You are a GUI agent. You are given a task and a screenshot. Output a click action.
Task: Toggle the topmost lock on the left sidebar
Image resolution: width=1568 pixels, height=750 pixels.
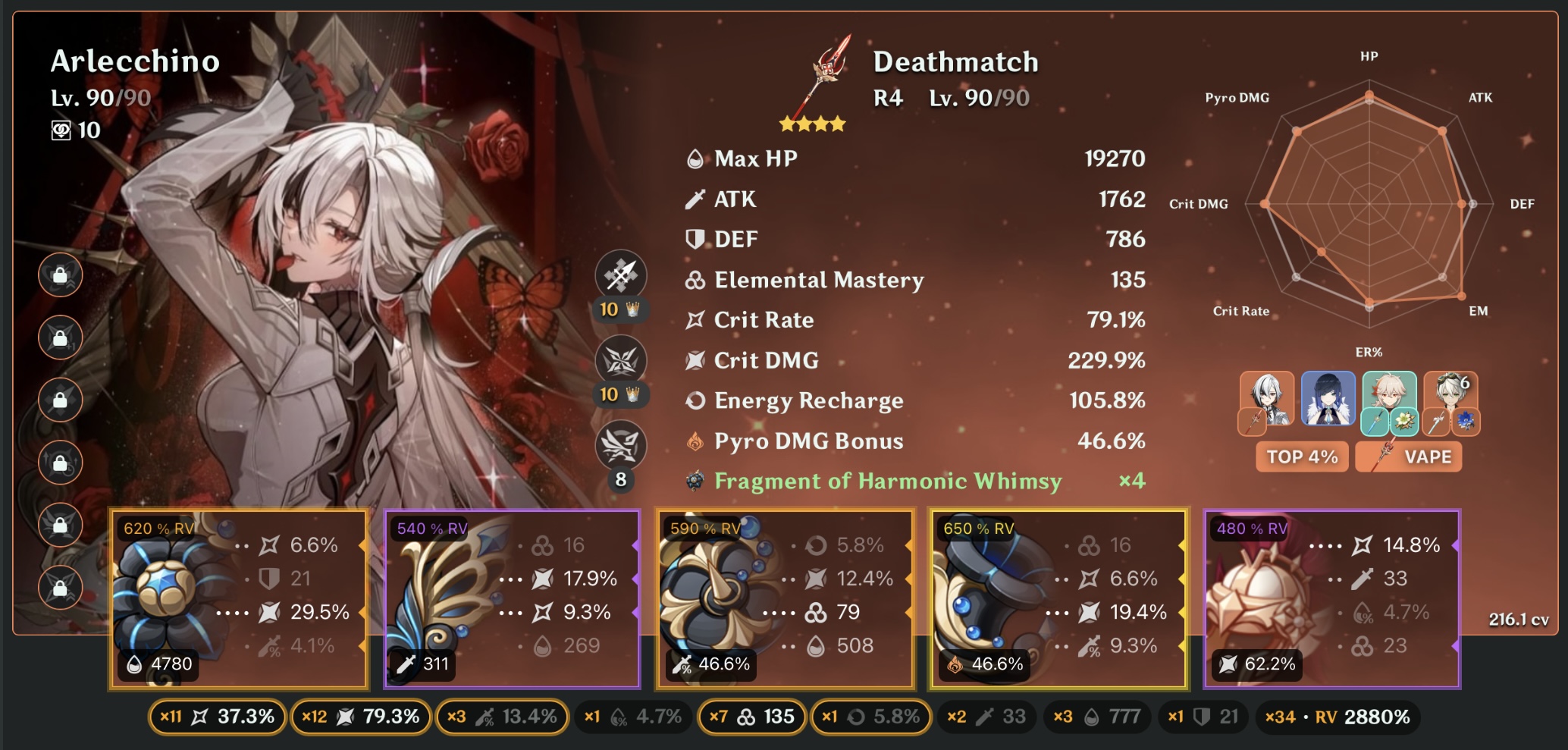click(x=61, y=275)
